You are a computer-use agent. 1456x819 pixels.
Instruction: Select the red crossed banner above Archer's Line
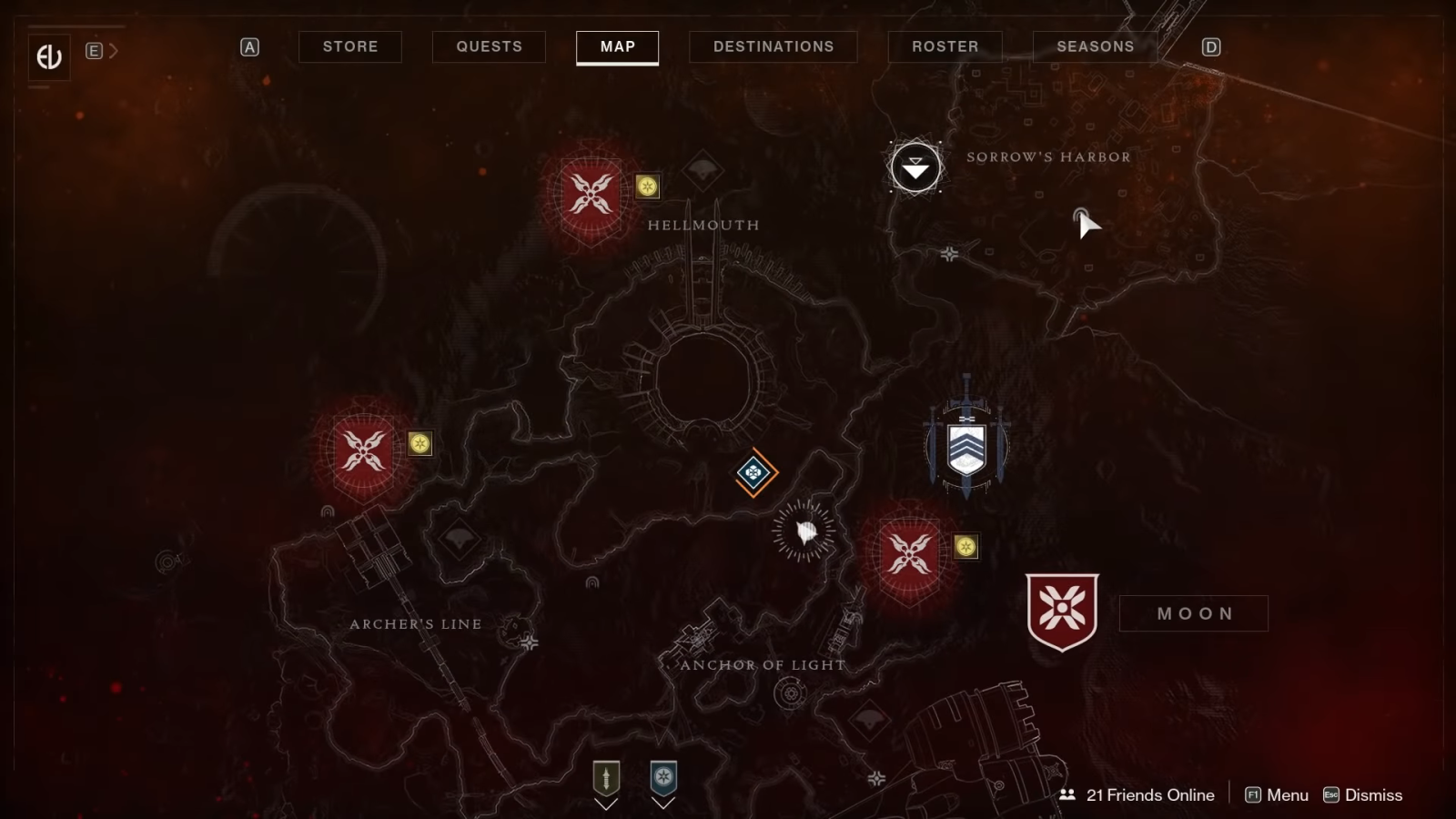pos(364,451)
